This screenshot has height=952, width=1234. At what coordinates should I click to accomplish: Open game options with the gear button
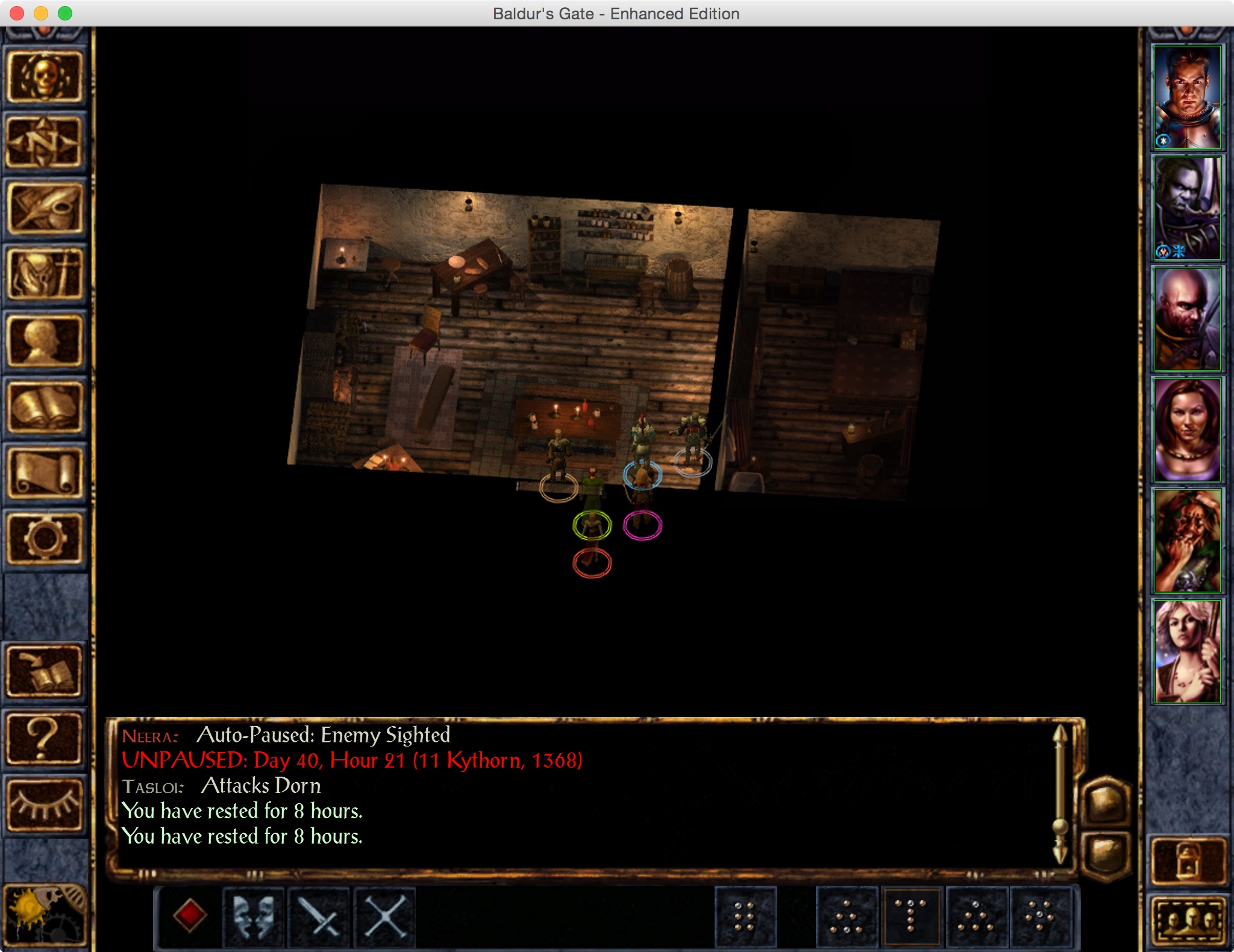coord(45,539)
